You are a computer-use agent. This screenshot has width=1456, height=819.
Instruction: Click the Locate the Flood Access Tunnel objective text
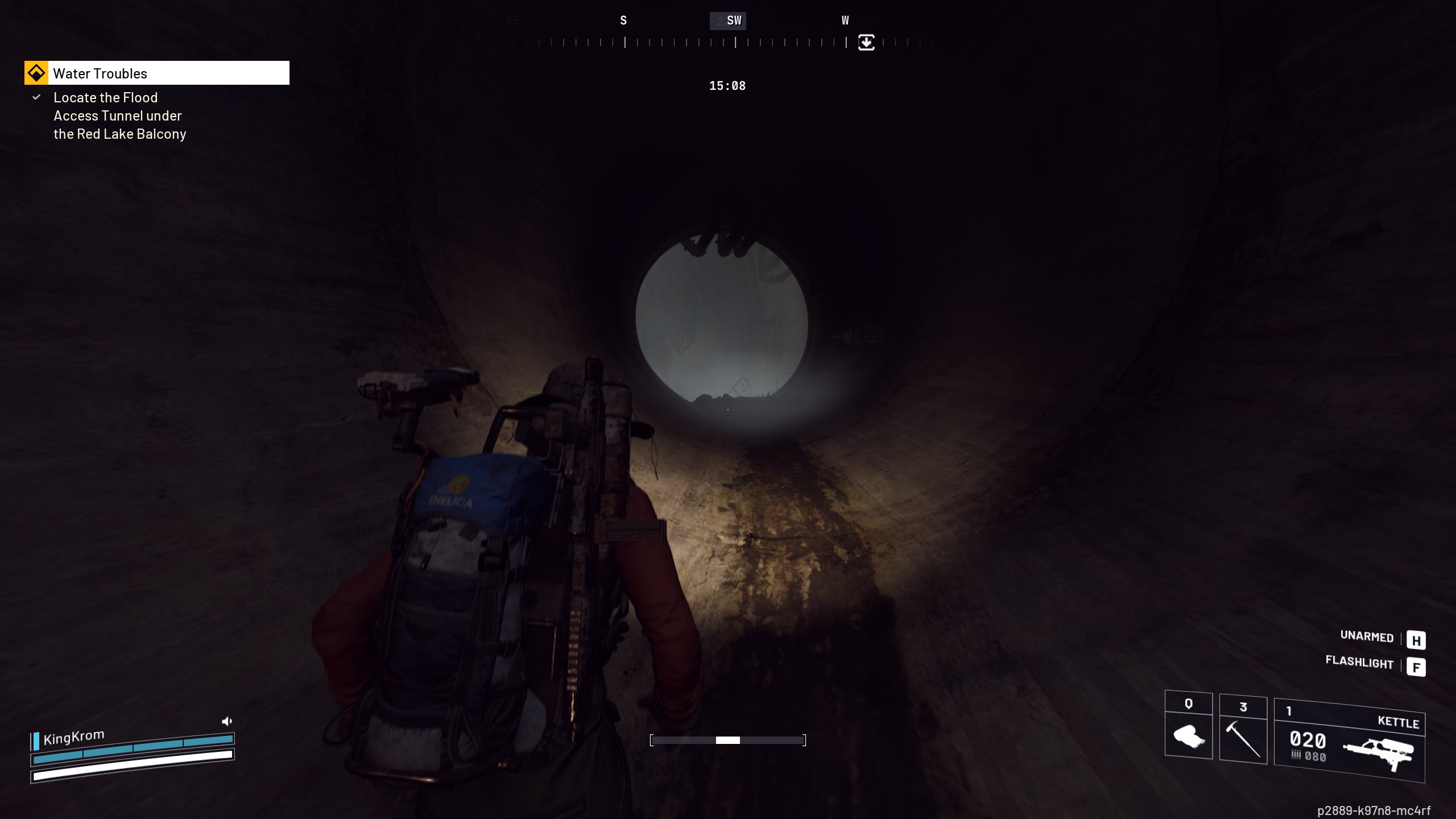click(x=117, y=115)
